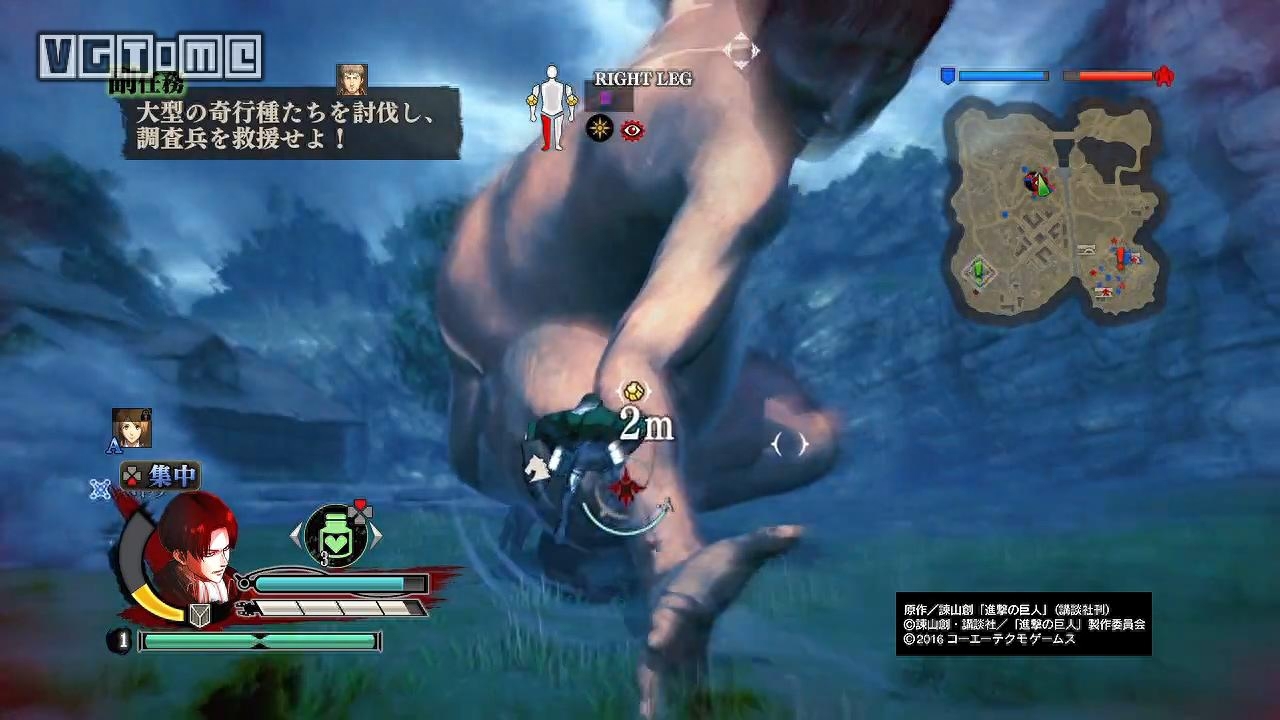Click the speaker portrait above objective
The image size is (1280, 720).
coord(351,79)
